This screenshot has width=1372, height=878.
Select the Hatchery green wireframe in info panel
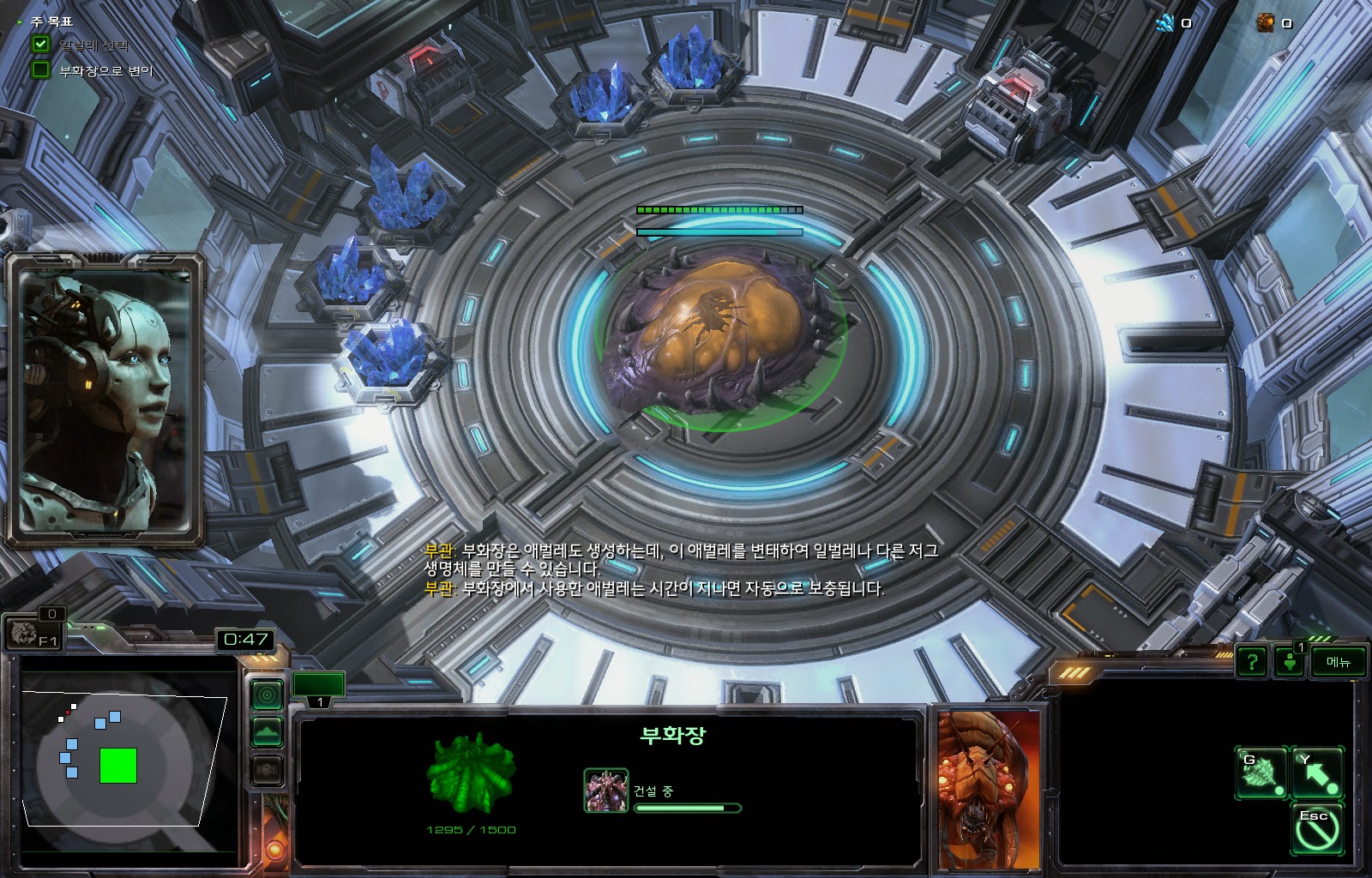(x=471, y=774)
